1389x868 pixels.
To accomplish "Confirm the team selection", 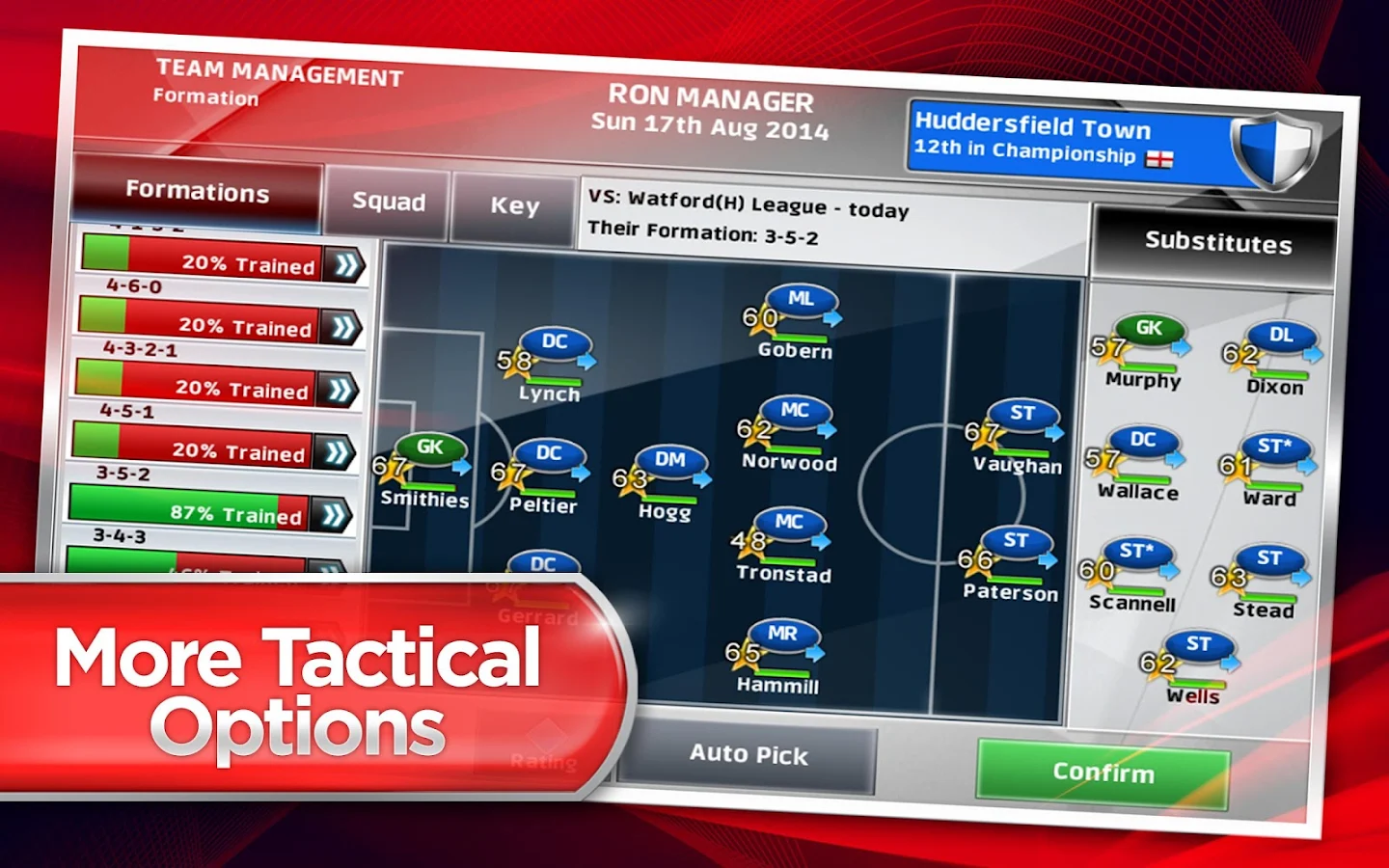I will click(1105, 773).
